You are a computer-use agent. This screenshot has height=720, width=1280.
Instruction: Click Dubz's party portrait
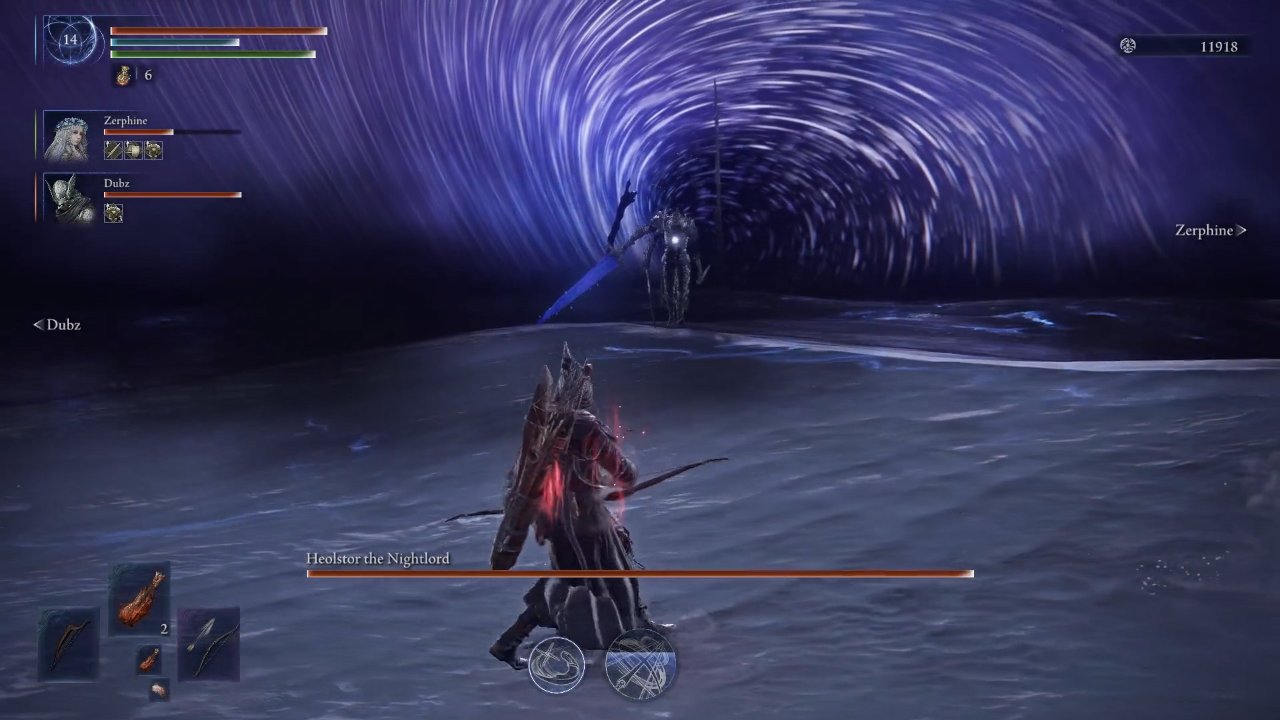[x=72, y=198]
